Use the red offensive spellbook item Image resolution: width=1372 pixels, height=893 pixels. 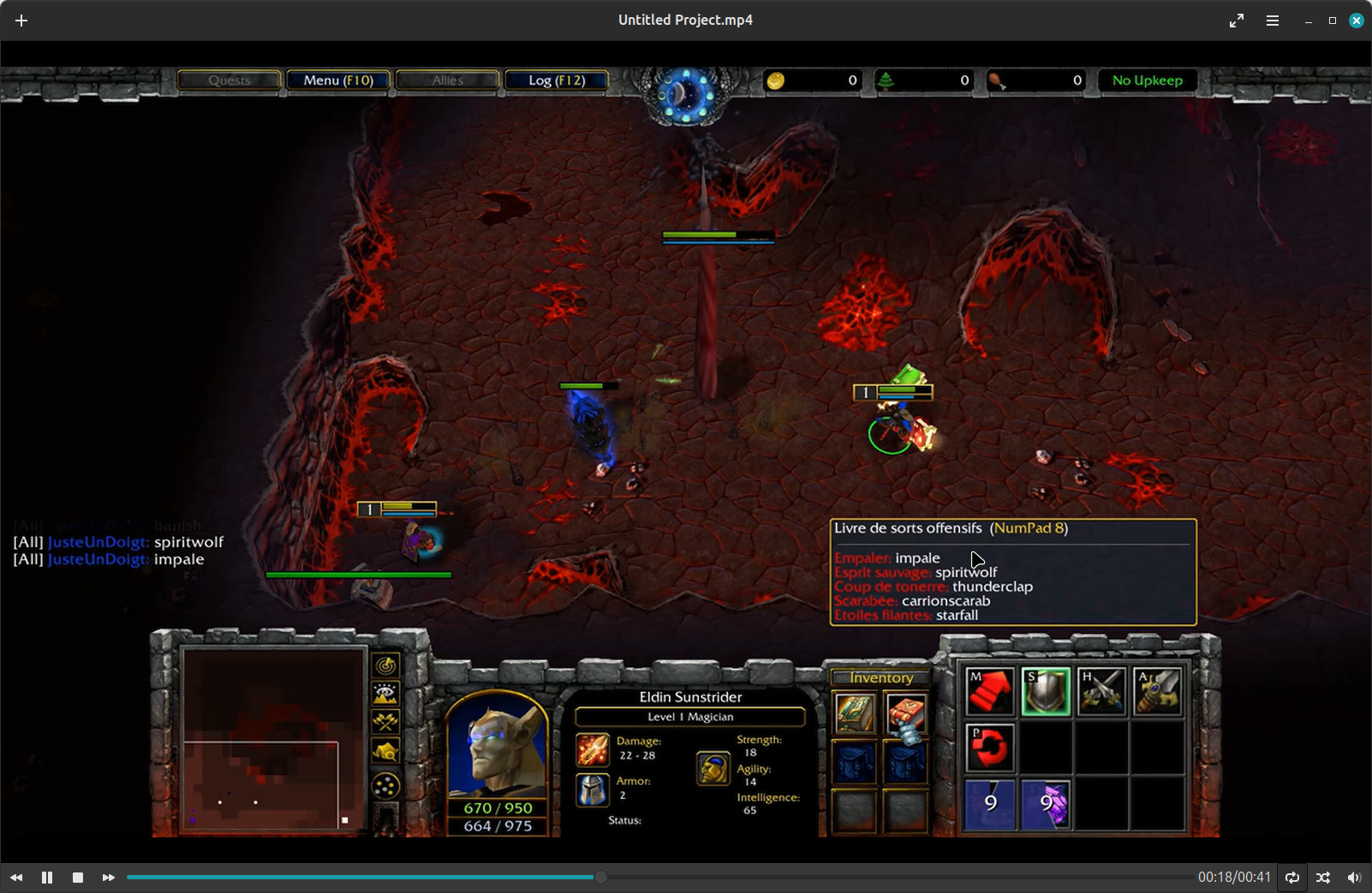(905, 713)
